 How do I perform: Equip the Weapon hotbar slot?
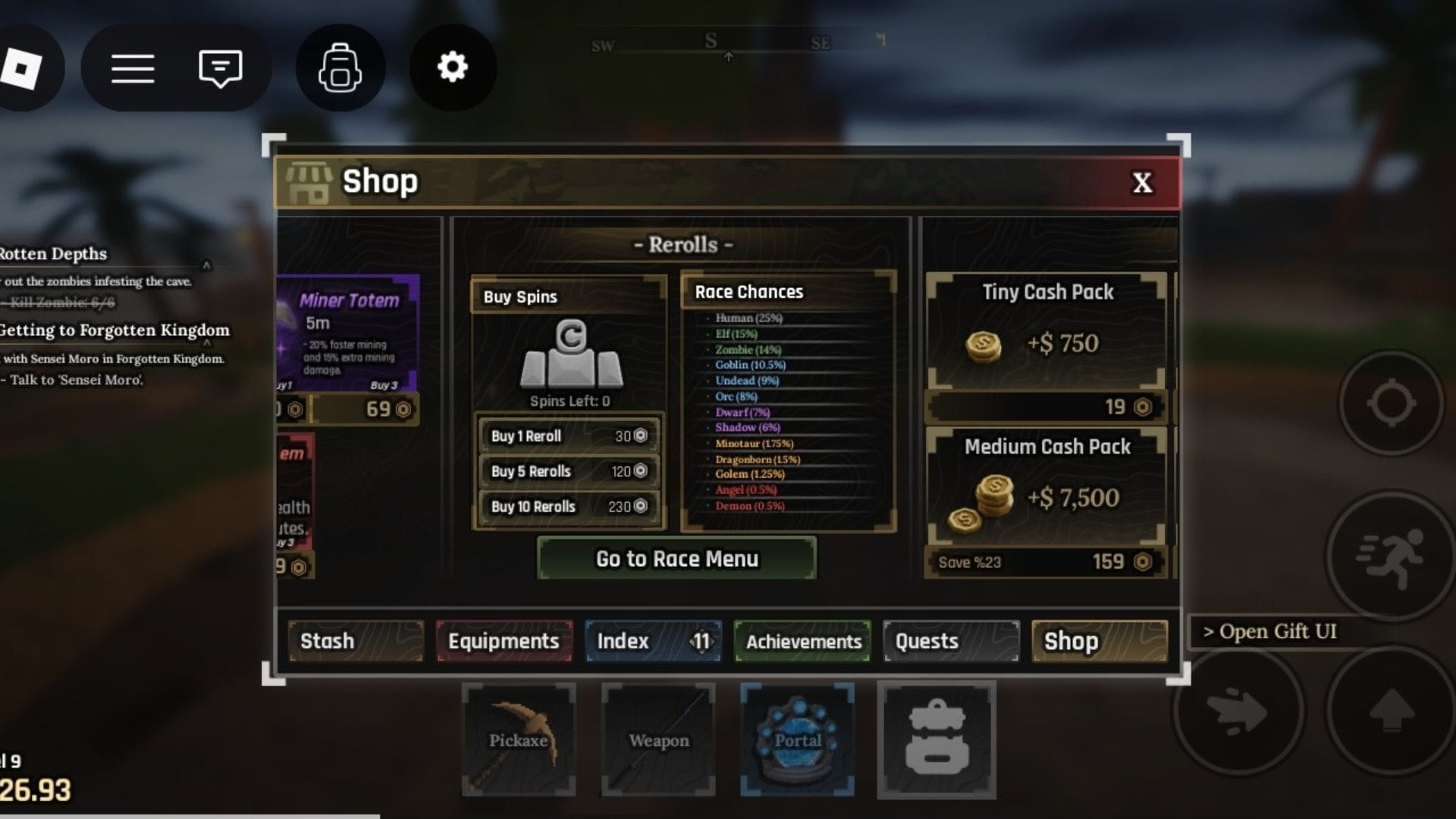point(658,739)
